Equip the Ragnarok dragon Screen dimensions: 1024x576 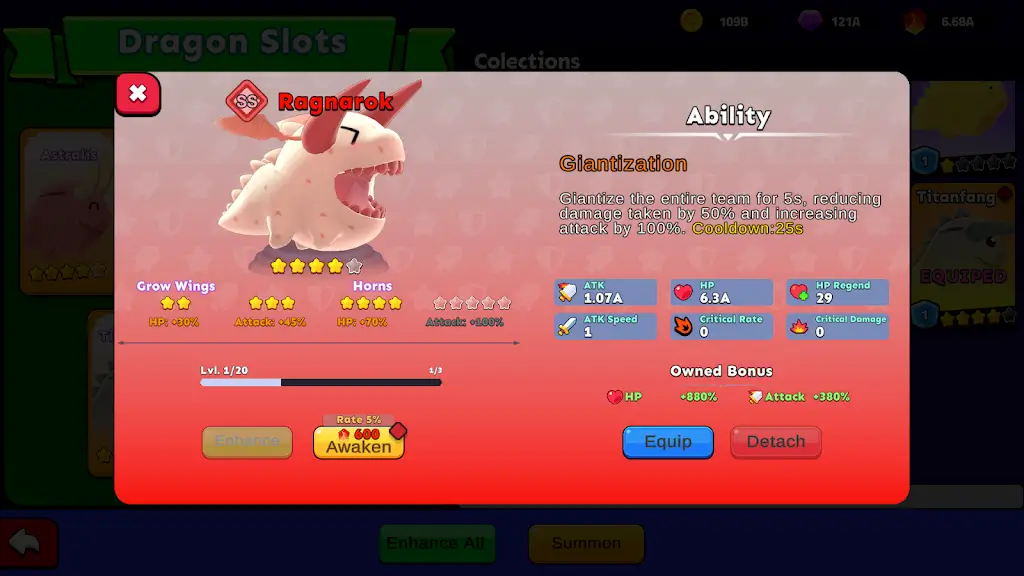point(668,442)
